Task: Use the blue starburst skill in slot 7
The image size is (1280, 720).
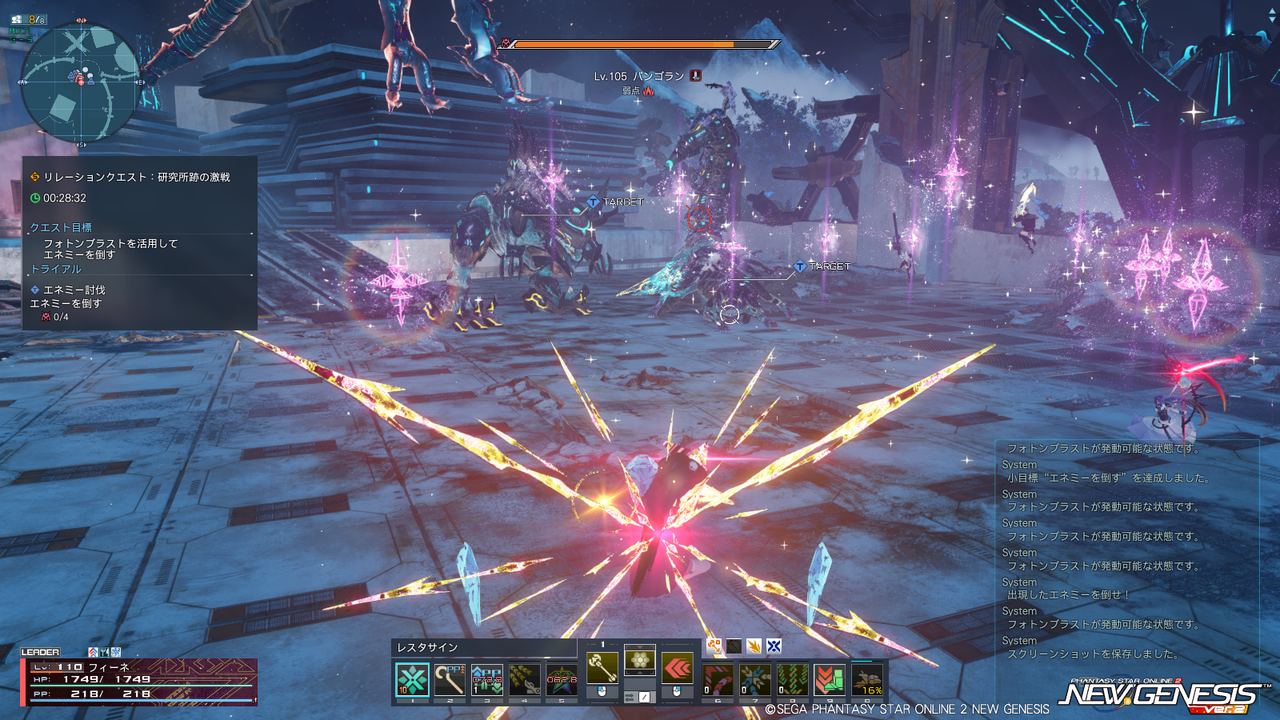Action: 754,680
